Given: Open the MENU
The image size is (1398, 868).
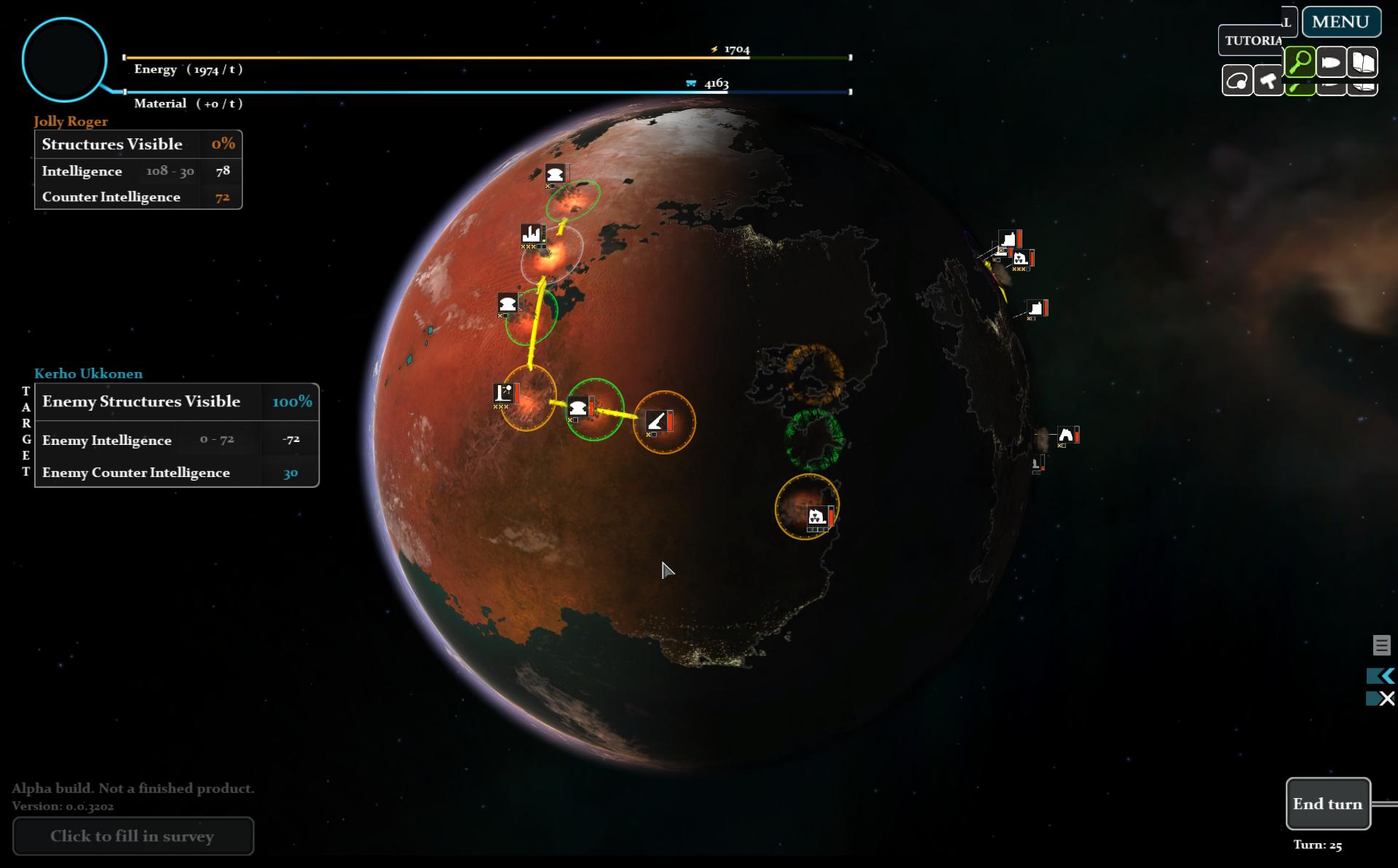Looking at the screenshot, I should [x=1340, y=21].
